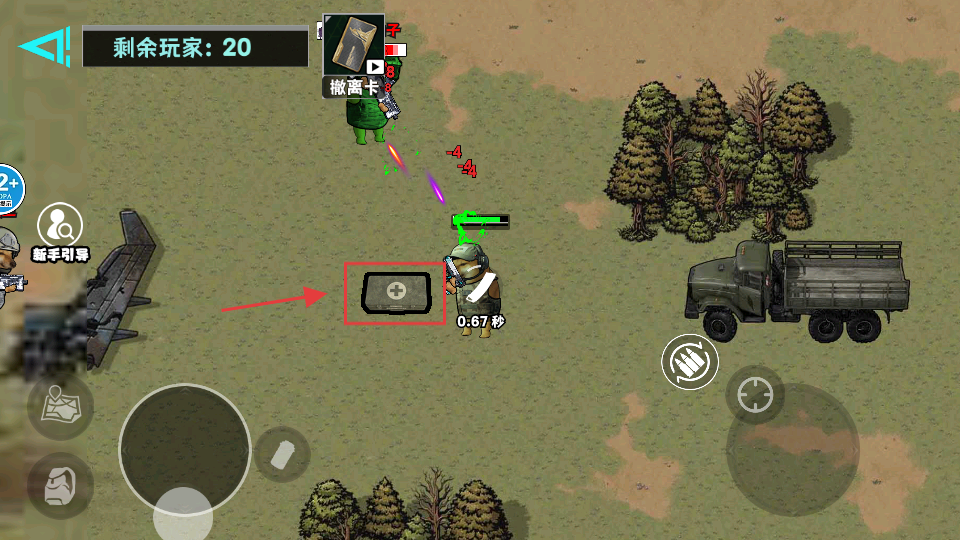Tap the cyan back arrow icon
The image size is (960, 540).
(x=44, y=46)
